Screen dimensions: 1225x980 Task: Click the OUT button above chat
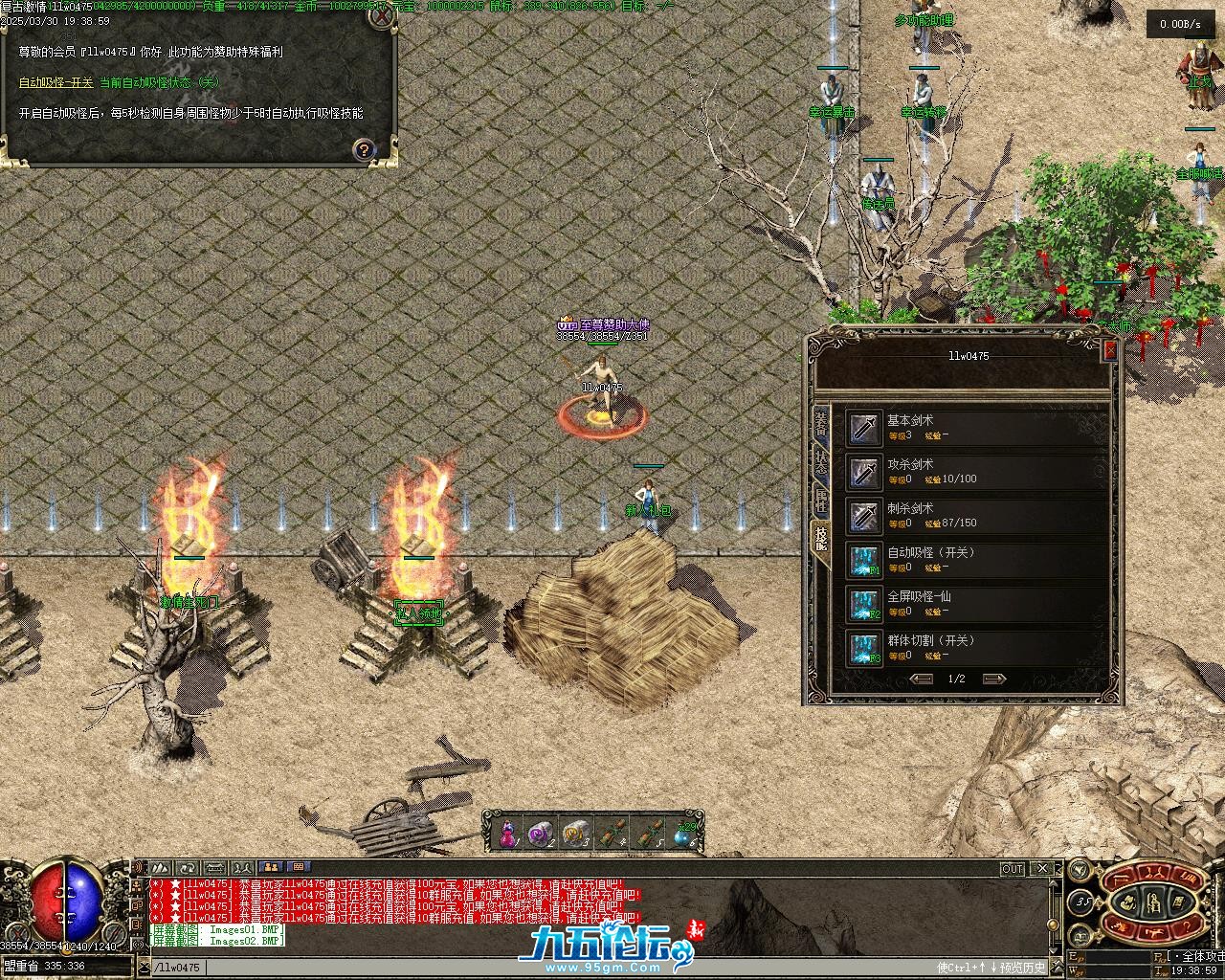(x=1012, y=869)
